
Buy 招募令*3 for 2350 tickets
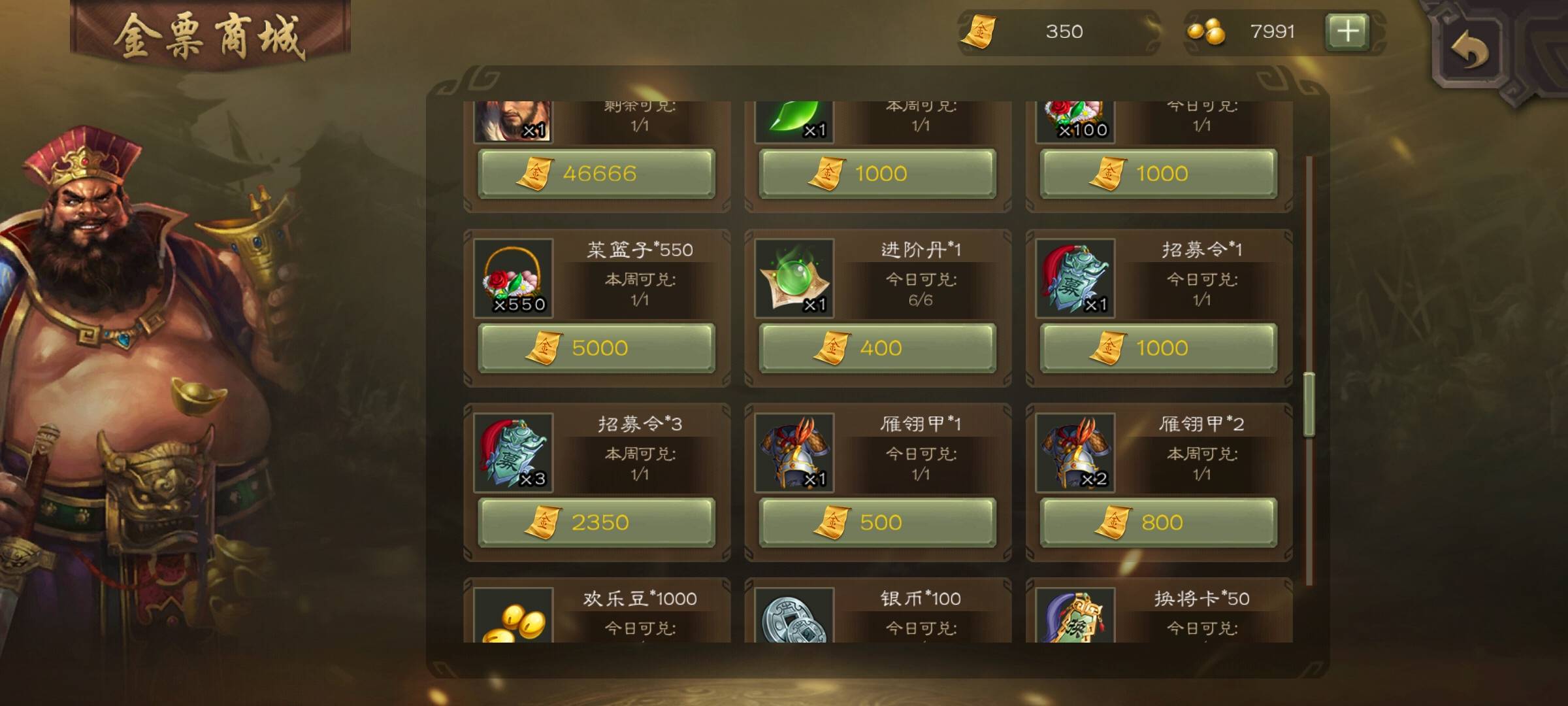596,522
